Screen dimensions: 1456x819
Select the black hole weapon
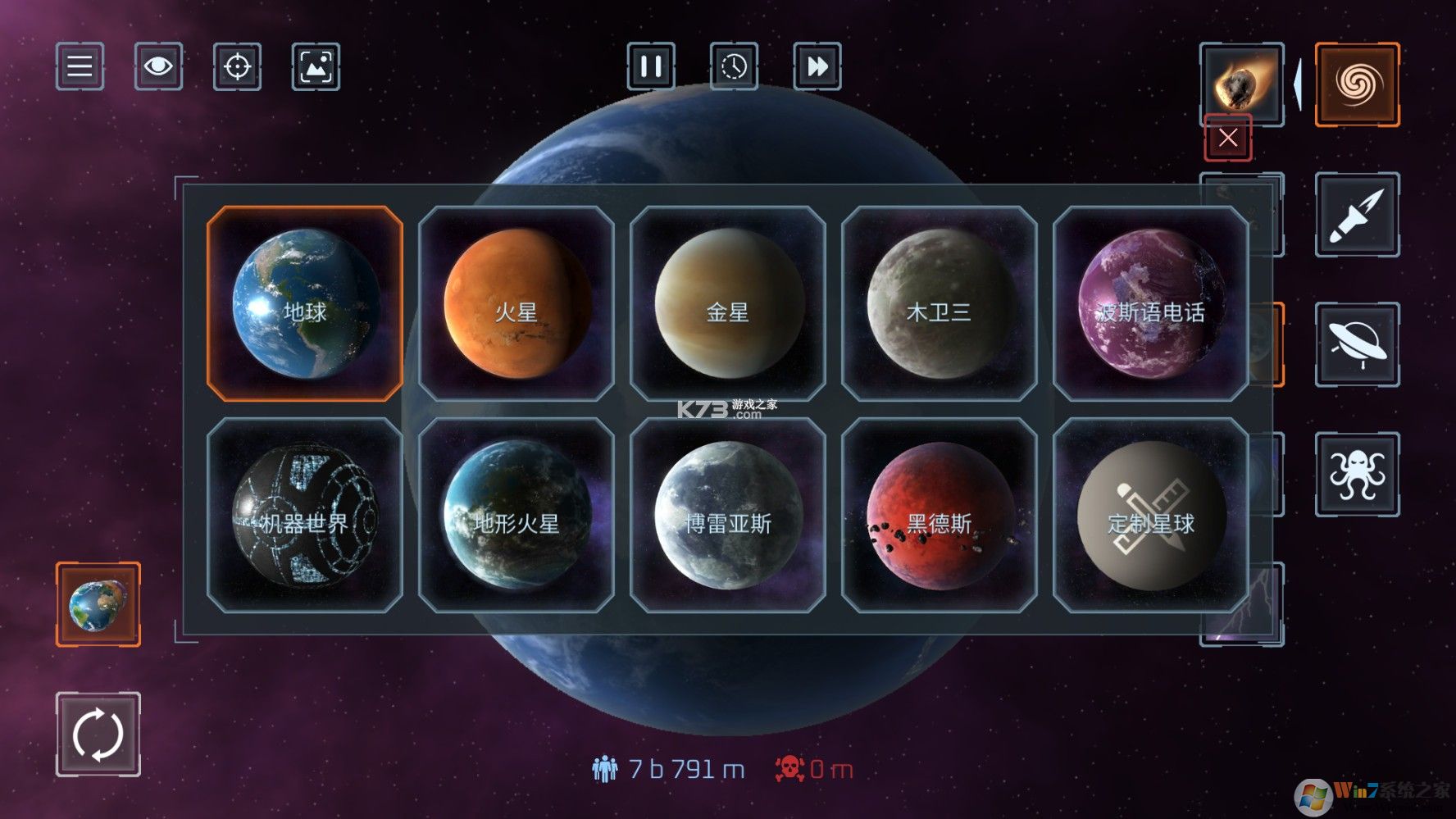pos(1358,83)
